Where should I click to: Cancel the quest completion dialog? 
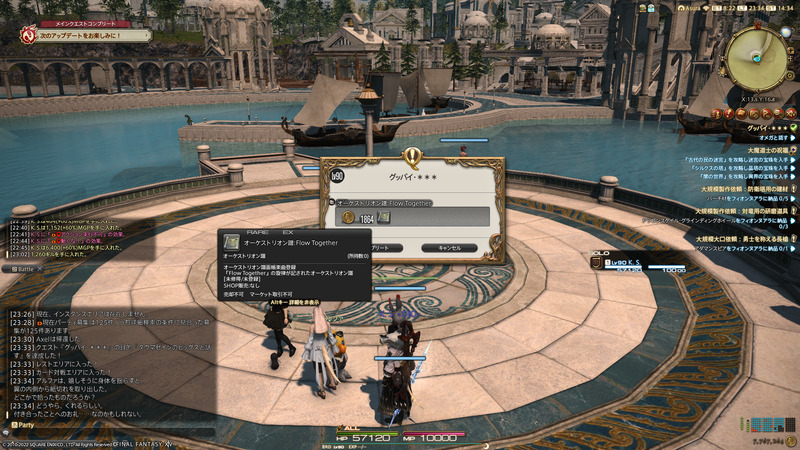442,247
